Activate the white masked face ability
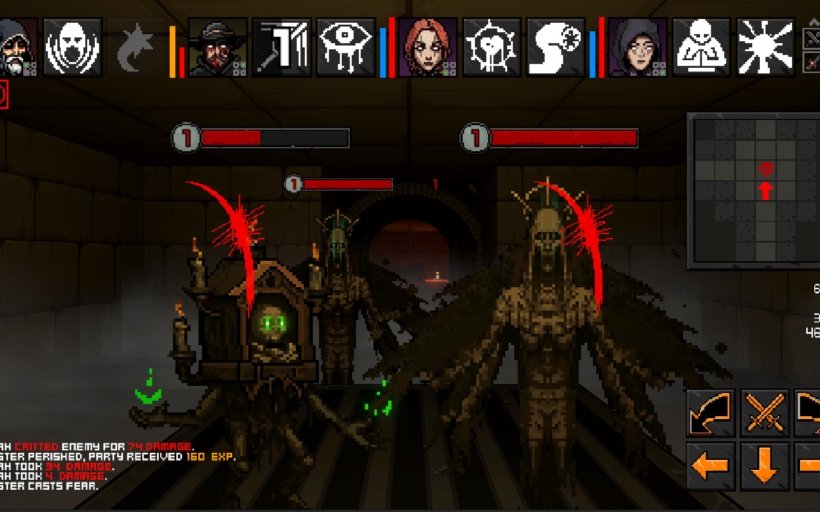The width and height of the screenshot is (820, 512). tap(72, 47)
